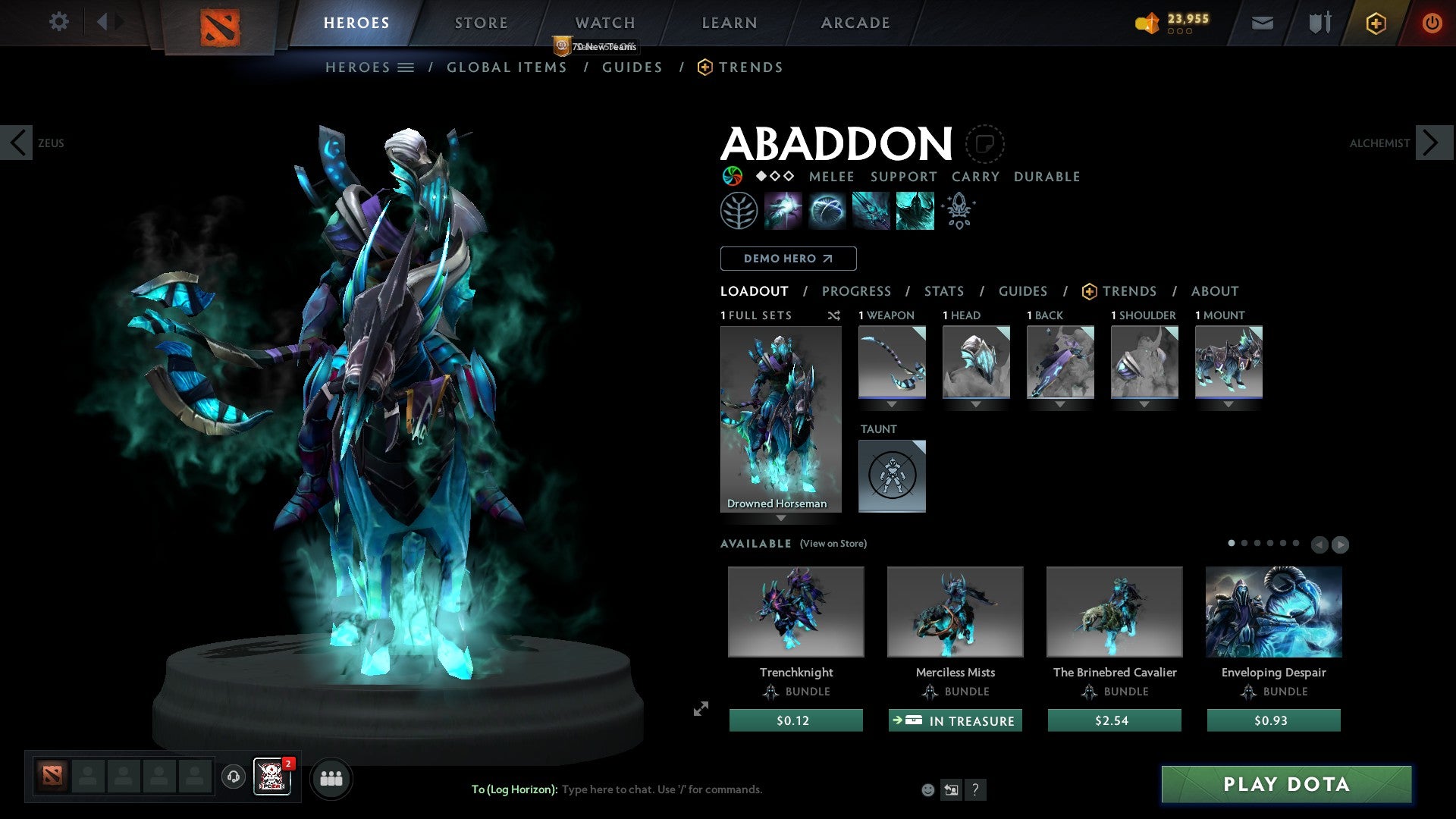This screenshot has height=819, width=1456.
Task: Switch to the Stats tab
Action: click(x=943, y=290)
